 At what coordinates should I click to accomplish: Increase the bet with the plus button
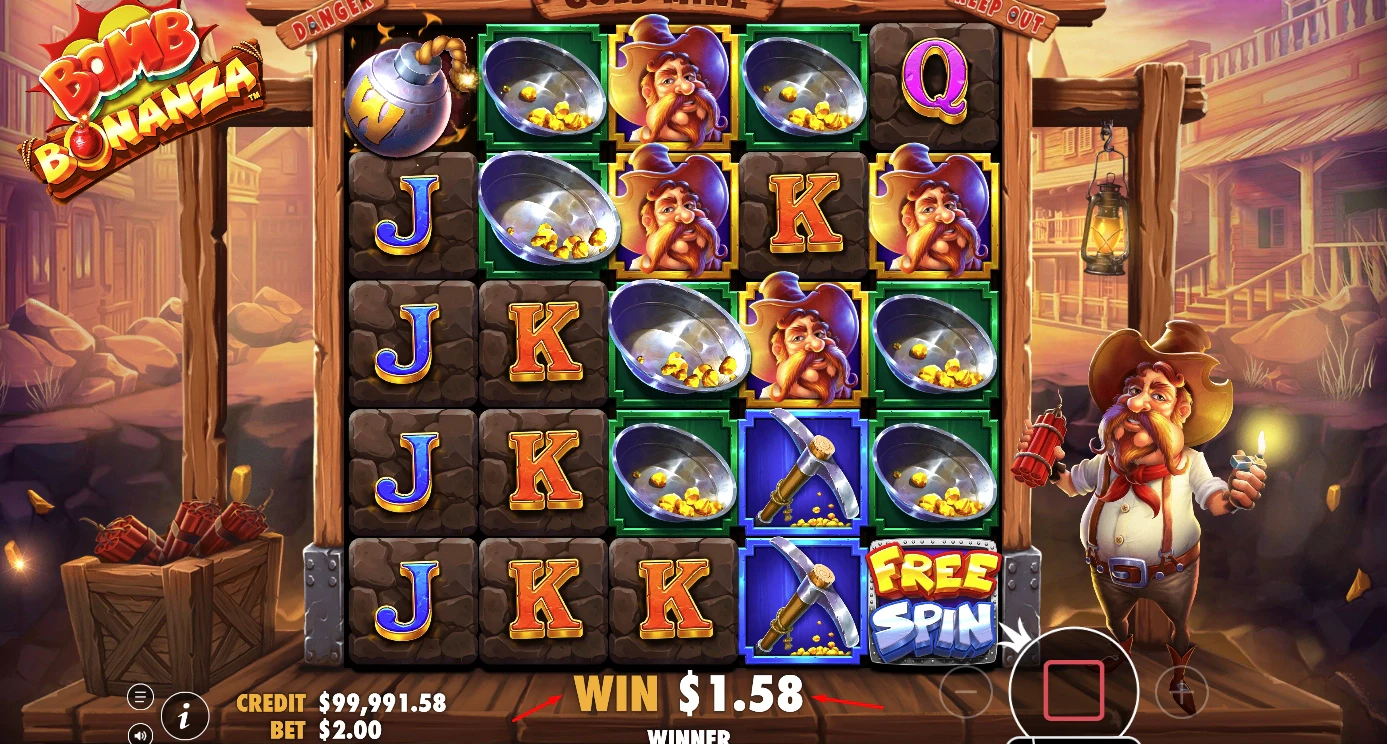coord(1180,690)
